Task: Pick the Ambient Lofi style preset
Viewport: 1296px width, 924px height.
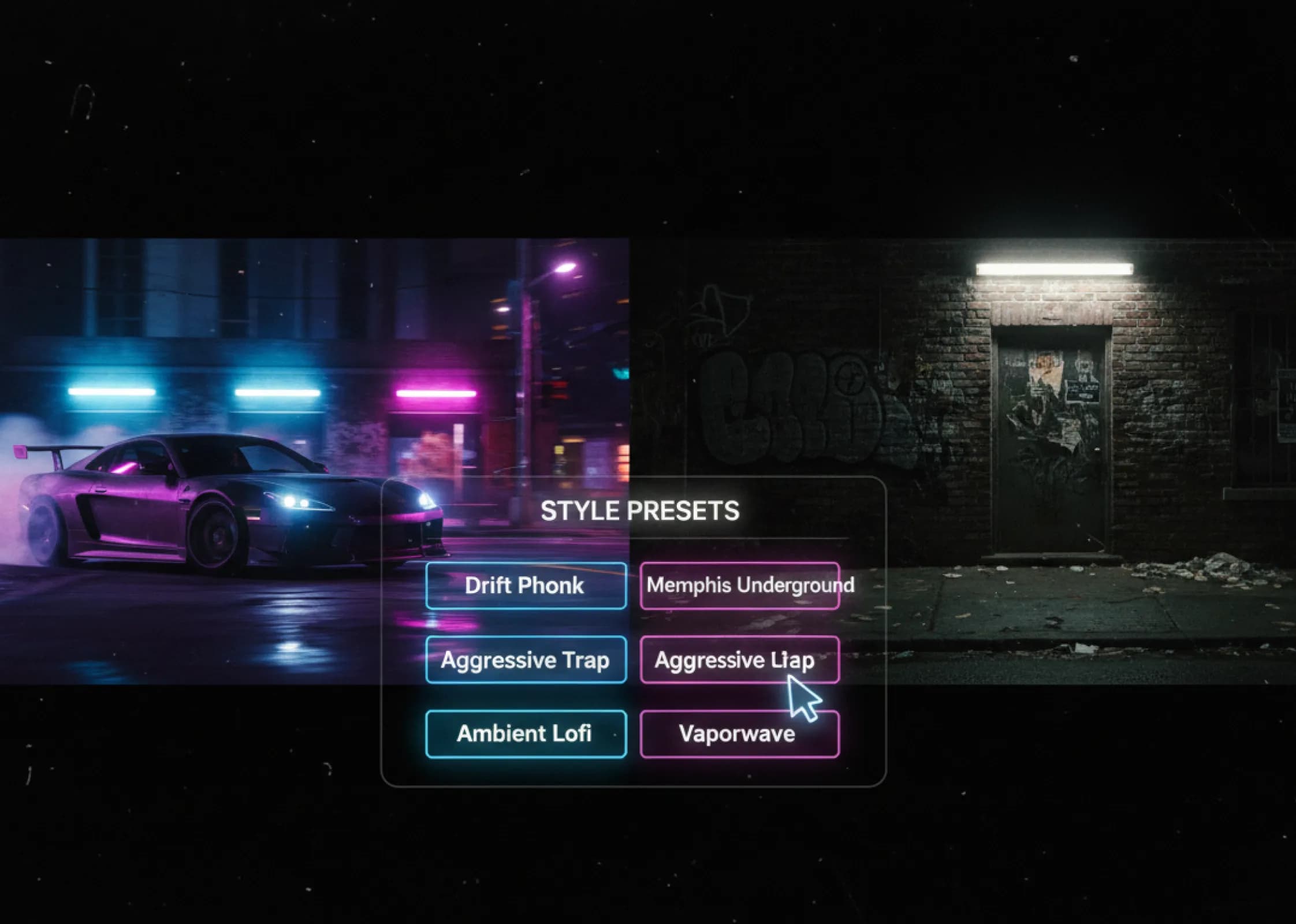Action: [526, 733]
